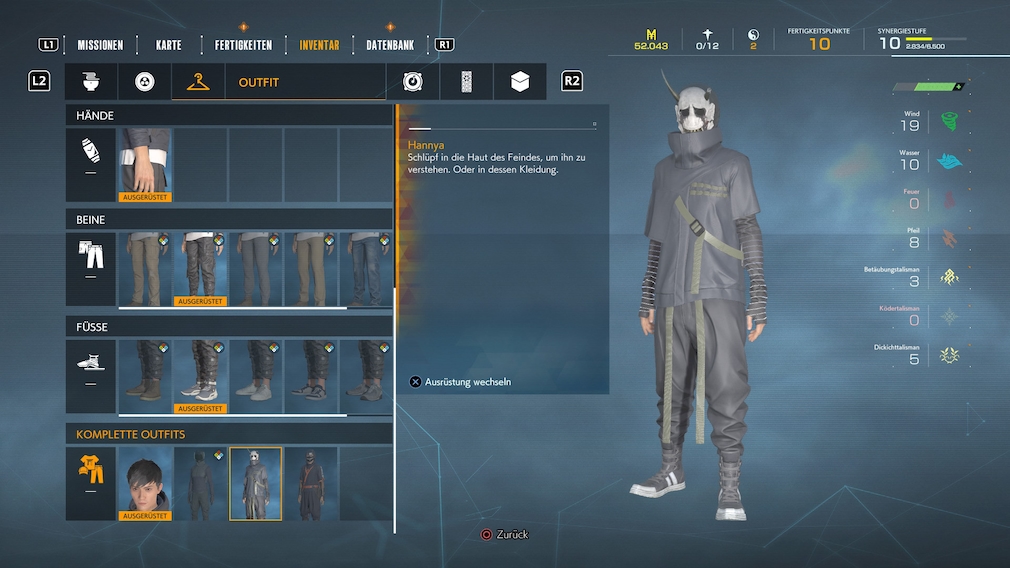
Task: Open the Missionen tab
Action: pos(100,45)
